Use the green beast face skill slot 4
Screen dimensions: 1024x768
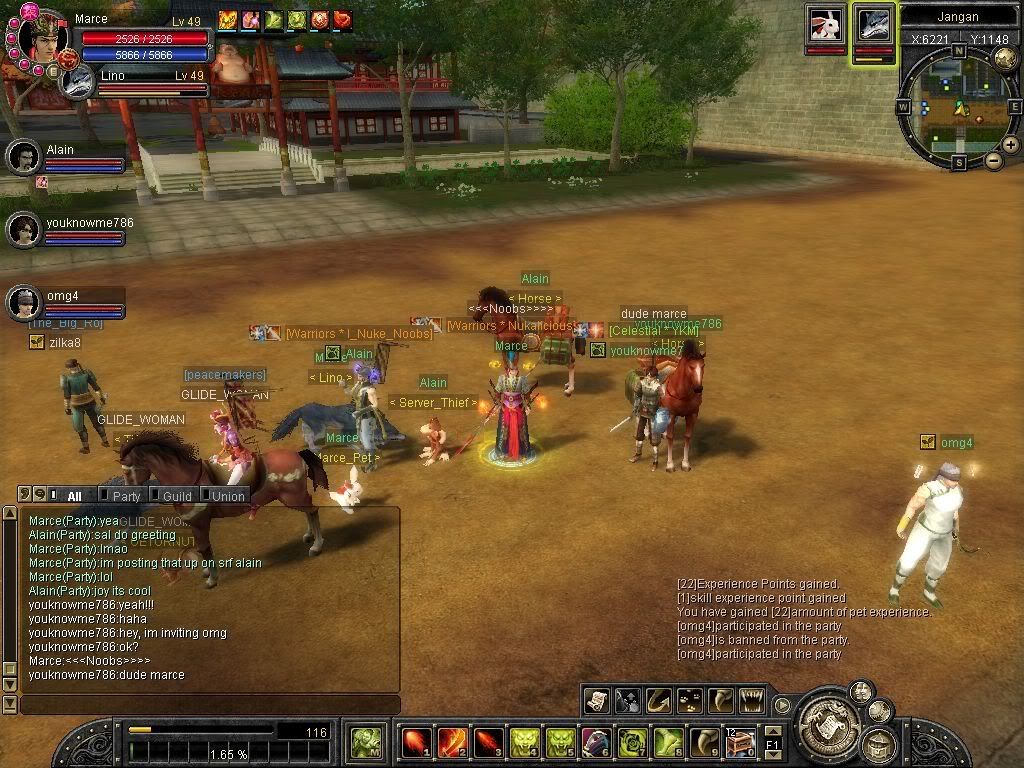click(x=525, y=743)
